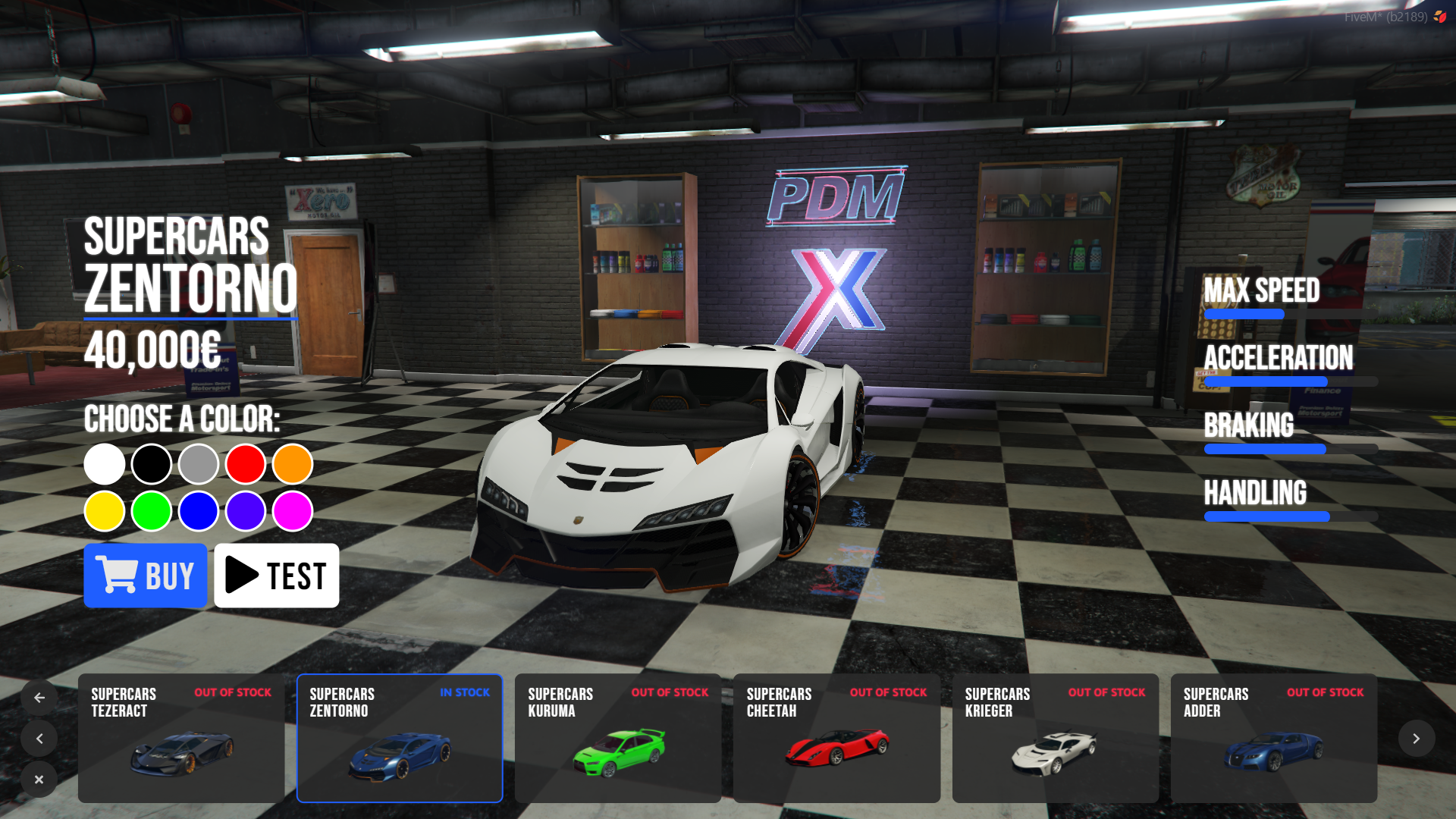
Task: Advance the car list with right chevron
Action: (x=1416, y=739)
